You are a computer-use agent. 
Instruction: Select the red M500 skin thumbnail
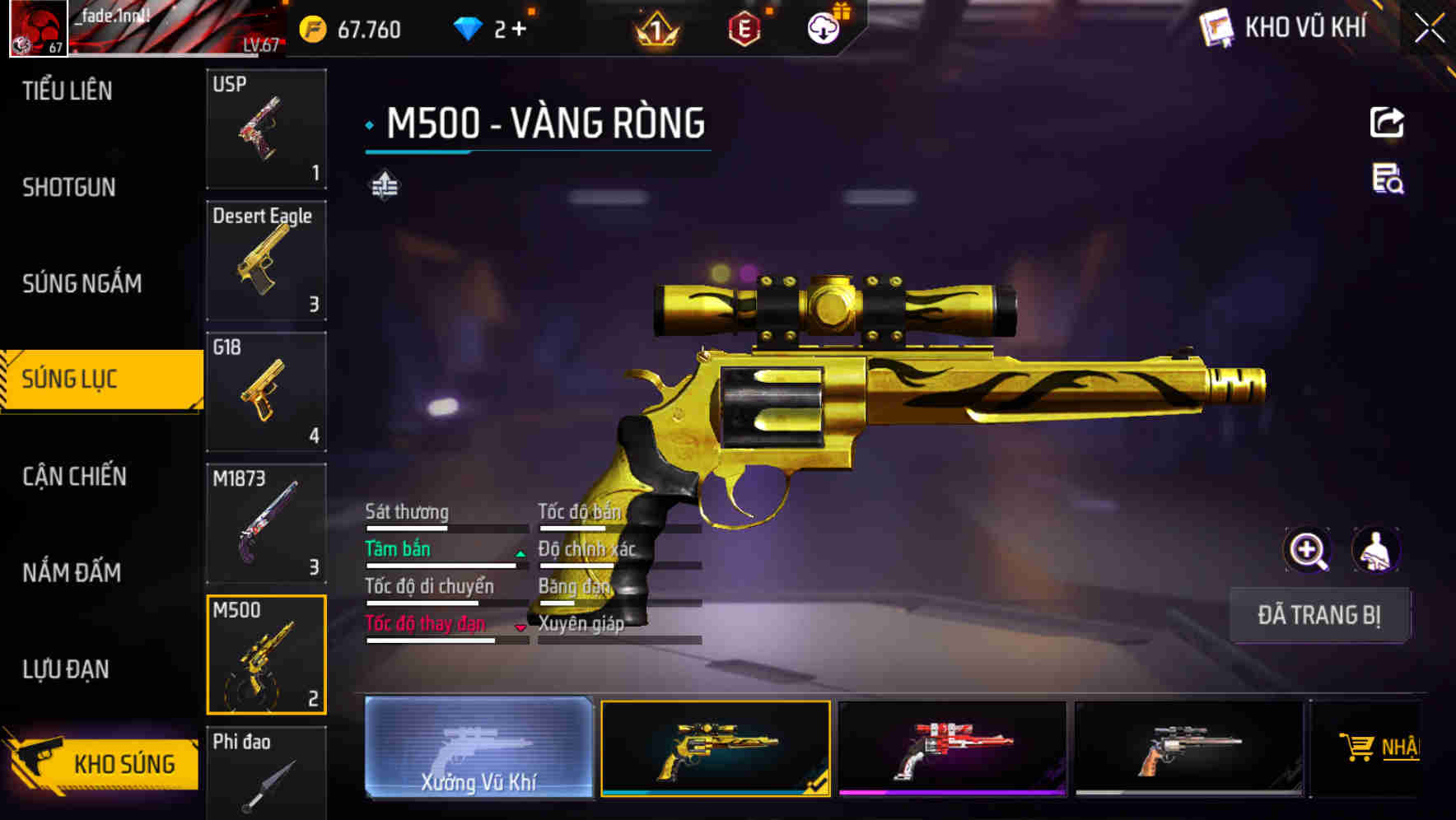click(953, 749)
